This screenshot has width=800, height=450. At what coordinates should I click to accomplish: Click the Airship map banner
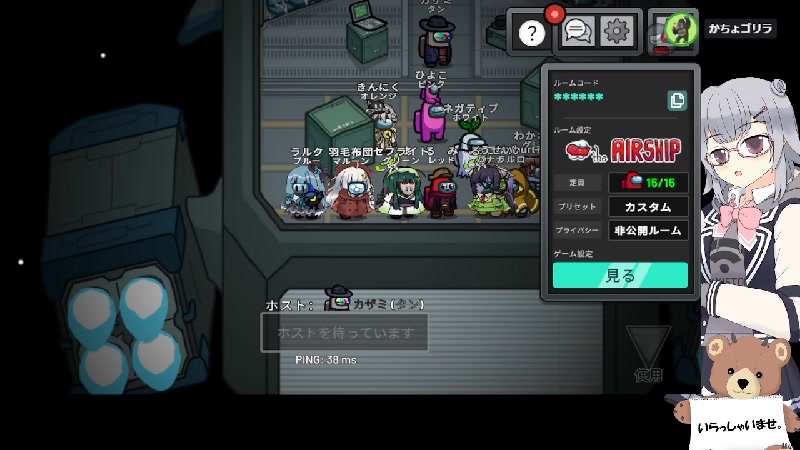click(x=620, y=150)
